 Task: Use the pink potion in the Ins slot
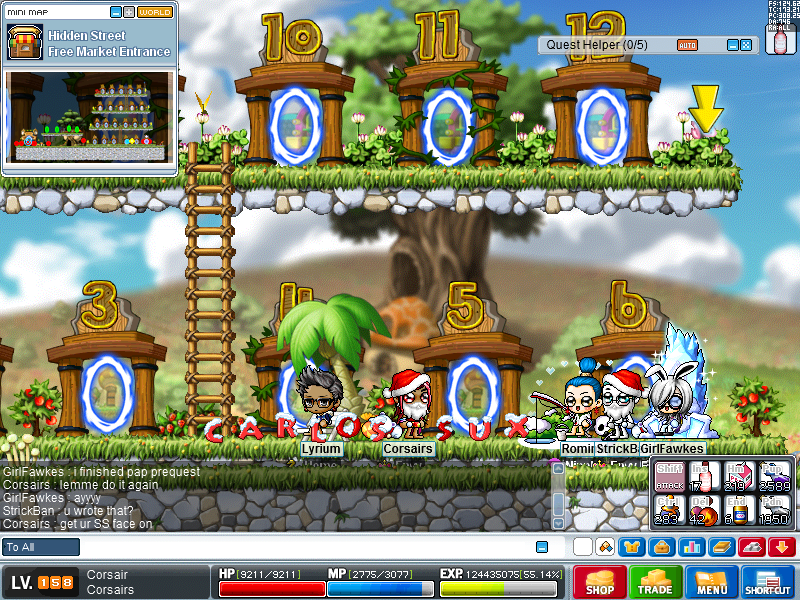pos(703,476)
